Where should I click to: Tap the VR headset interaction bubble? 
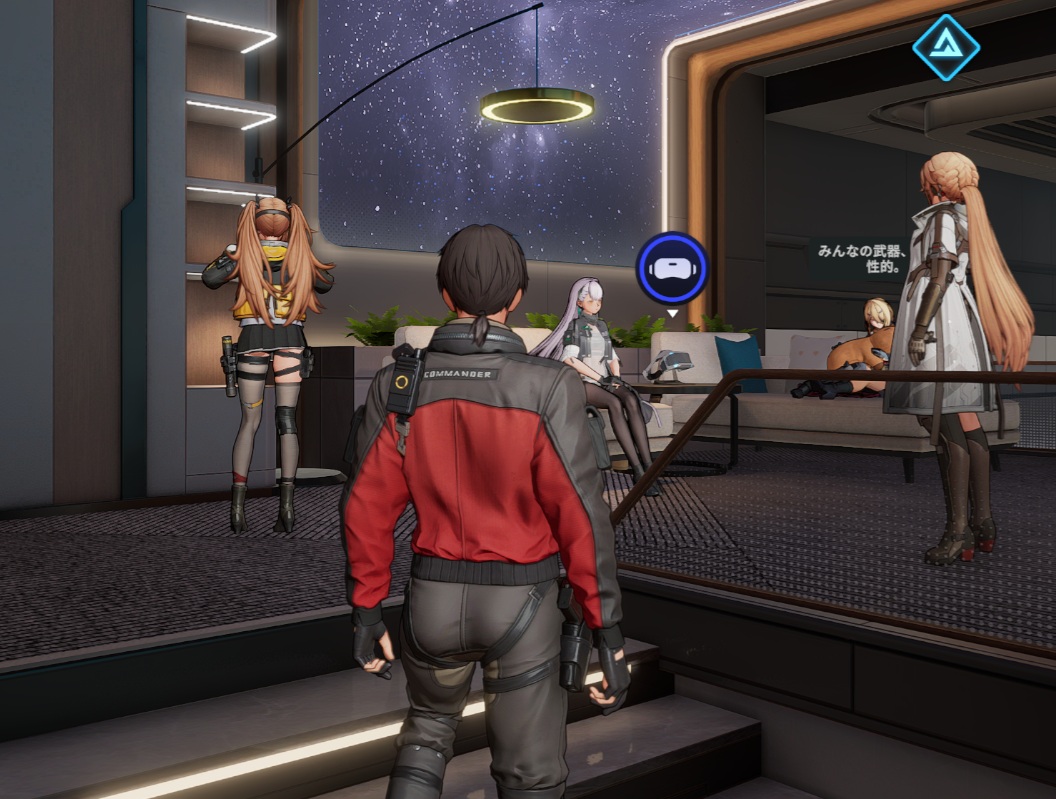pos(672,268)
